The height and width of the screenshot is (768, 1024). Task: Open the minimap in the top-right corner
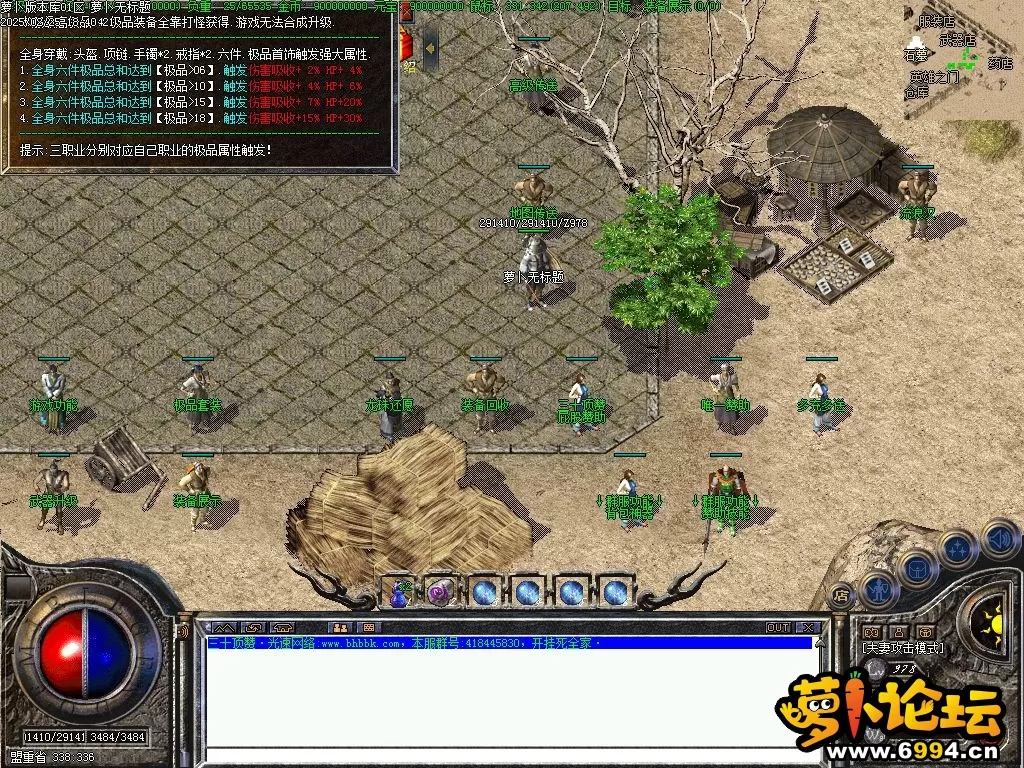[962, 60]
